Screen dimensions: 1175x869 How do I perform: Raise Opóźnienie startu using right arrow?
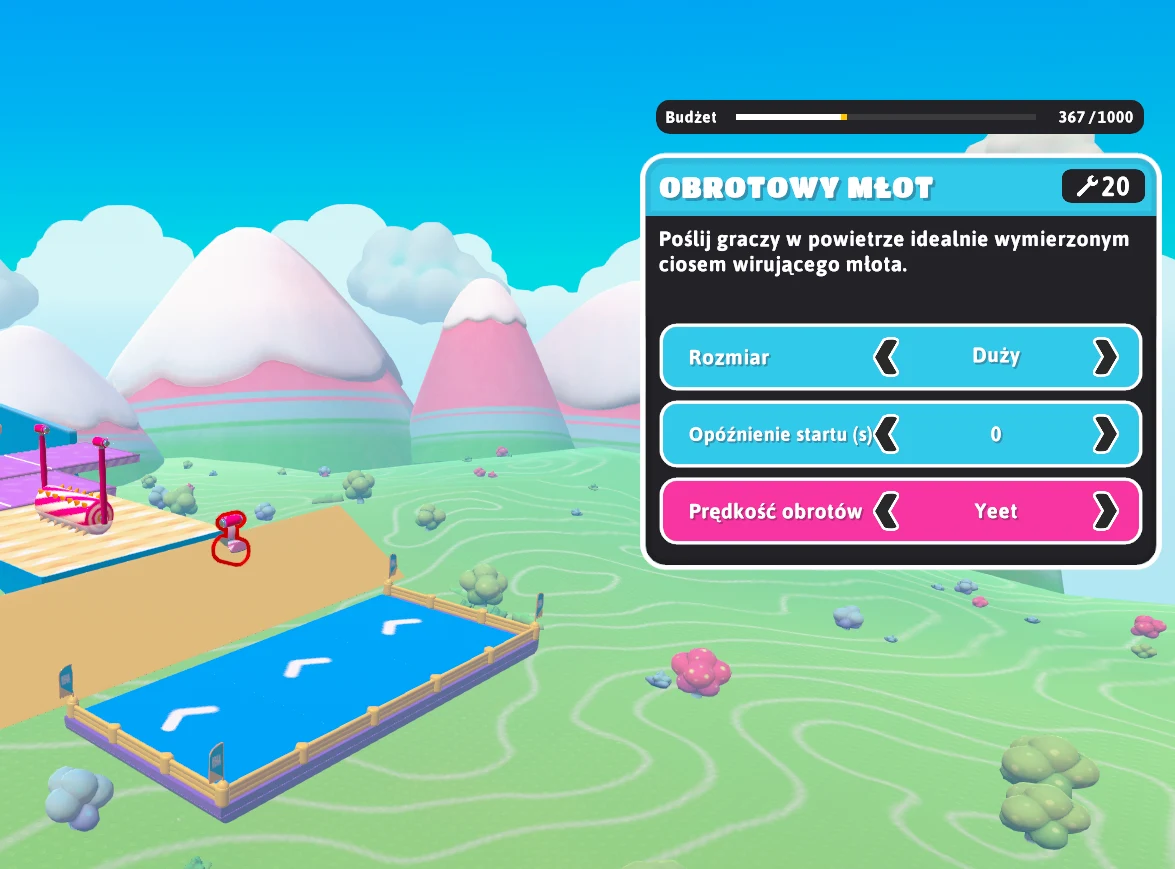(1105, 434)
